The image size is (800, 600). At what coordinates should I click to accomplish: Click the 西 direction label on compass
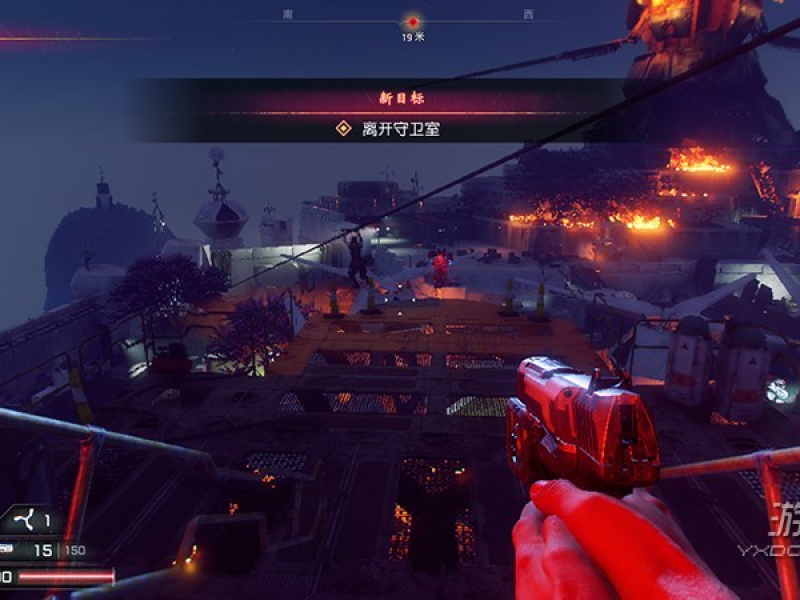528,15
